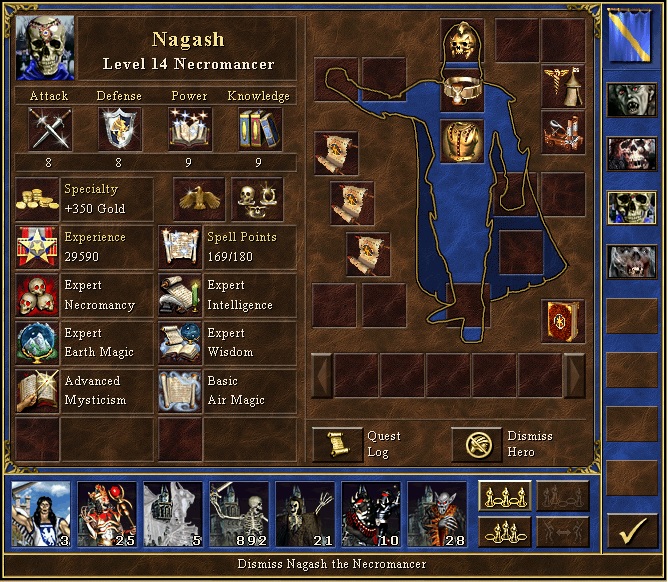Click the +350 Gold specialty icon

click(x=38, y=198)
